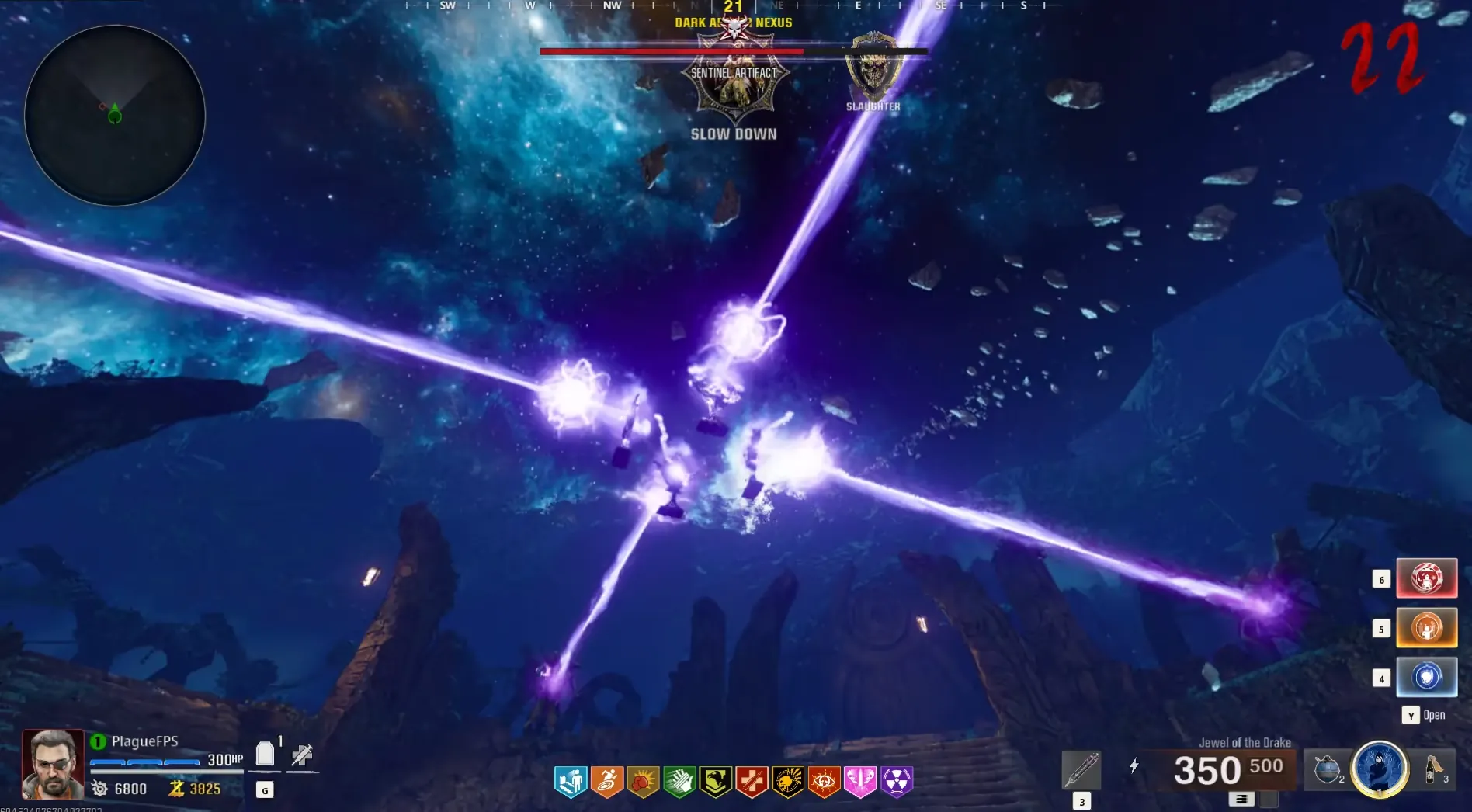Select the syringe self-revive icon
The width and height of the screenshot is (1472, 812).
(x=302, y=754)
